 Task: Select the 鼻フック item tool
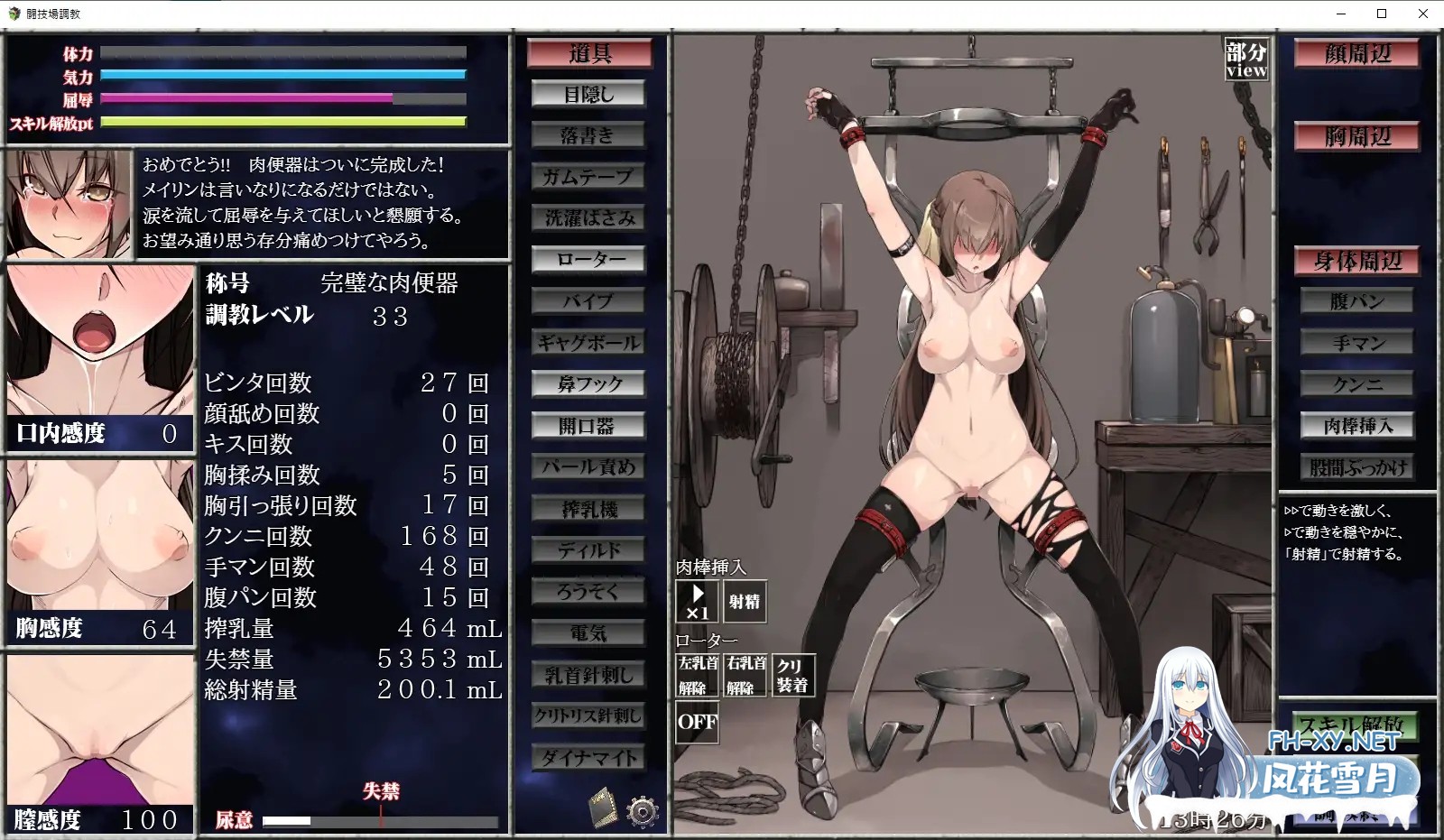click(x=589, y=383)
